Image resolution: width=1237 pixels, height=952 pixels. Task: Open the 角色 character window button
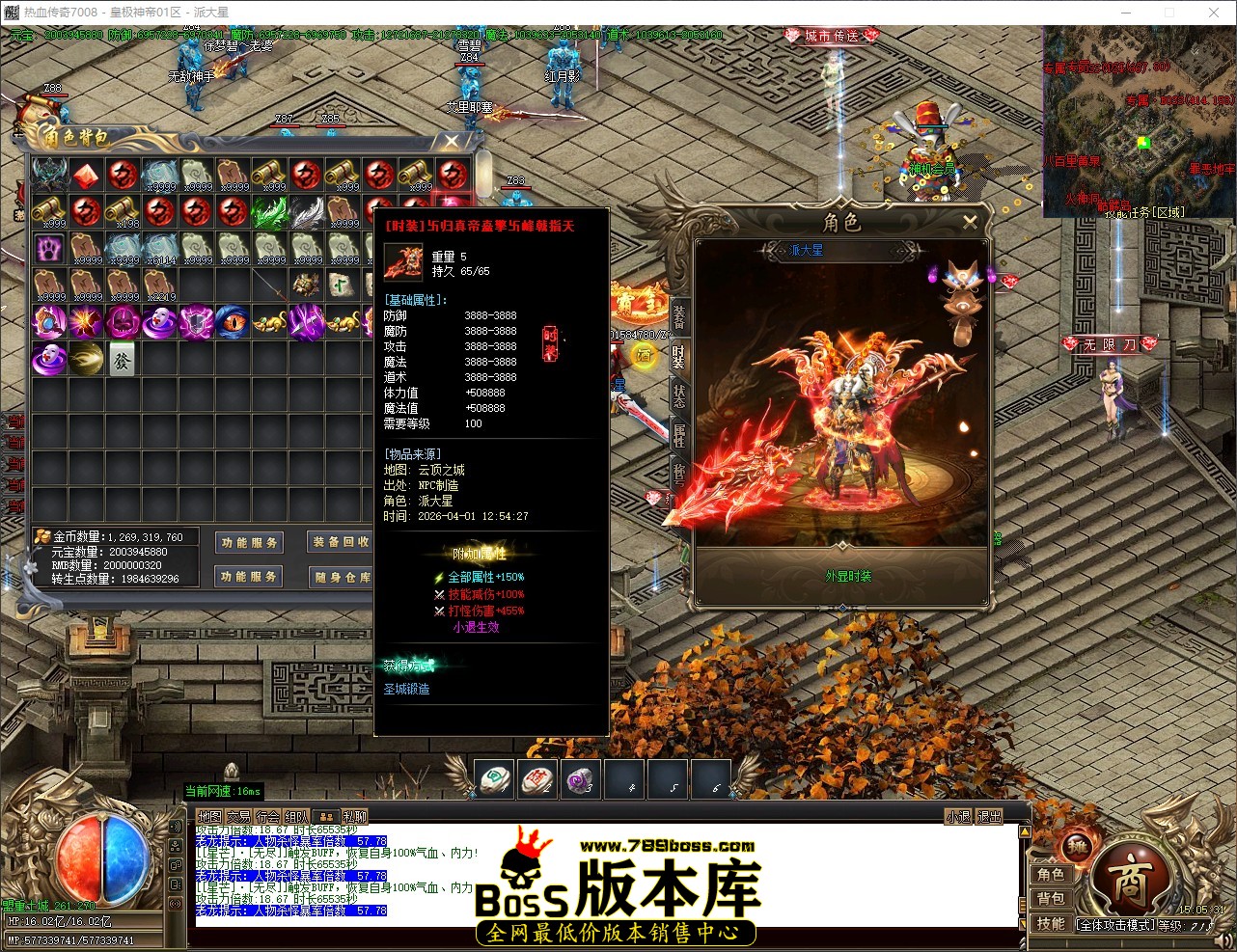(1052, 874)
